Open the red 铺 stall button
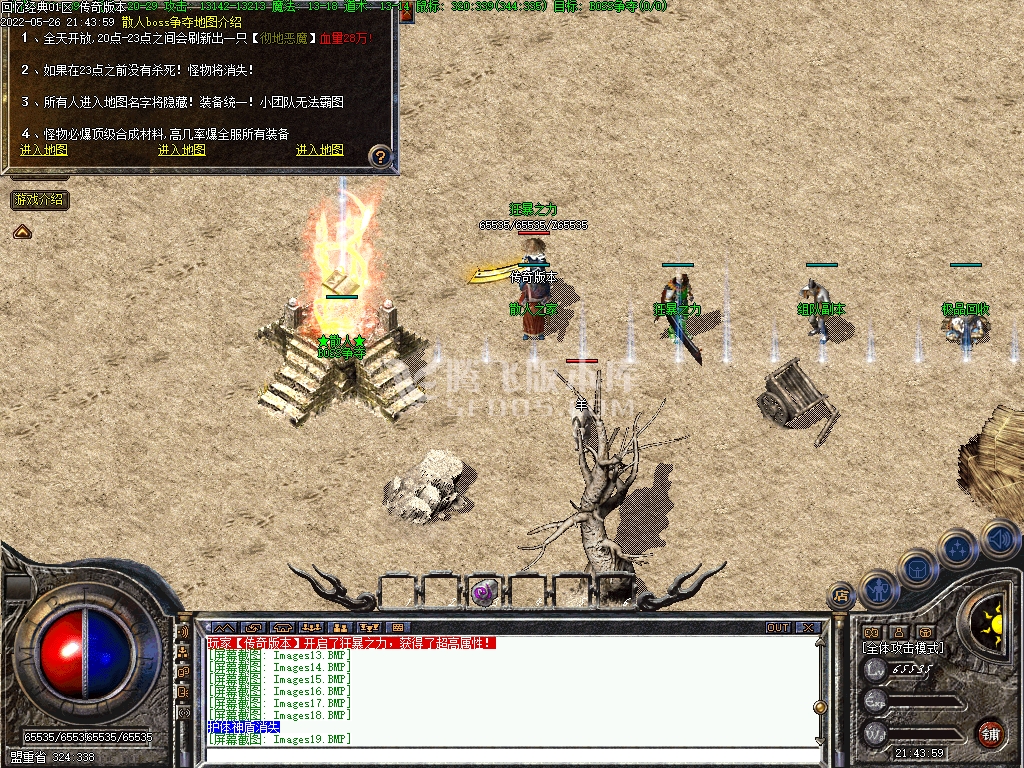The image size is (1024, 768). coord(990,733)
